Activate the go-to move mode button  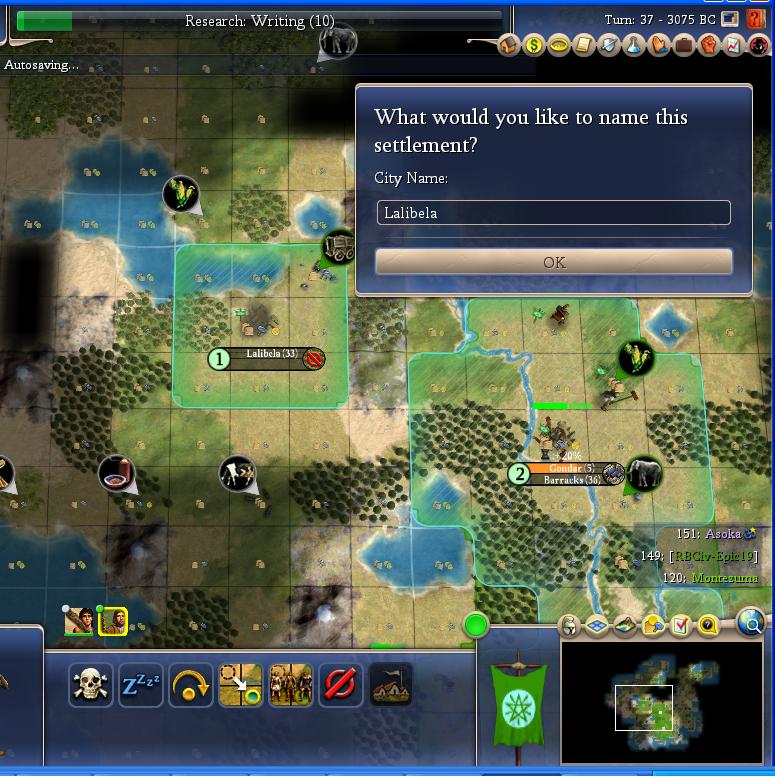point(241,686)
